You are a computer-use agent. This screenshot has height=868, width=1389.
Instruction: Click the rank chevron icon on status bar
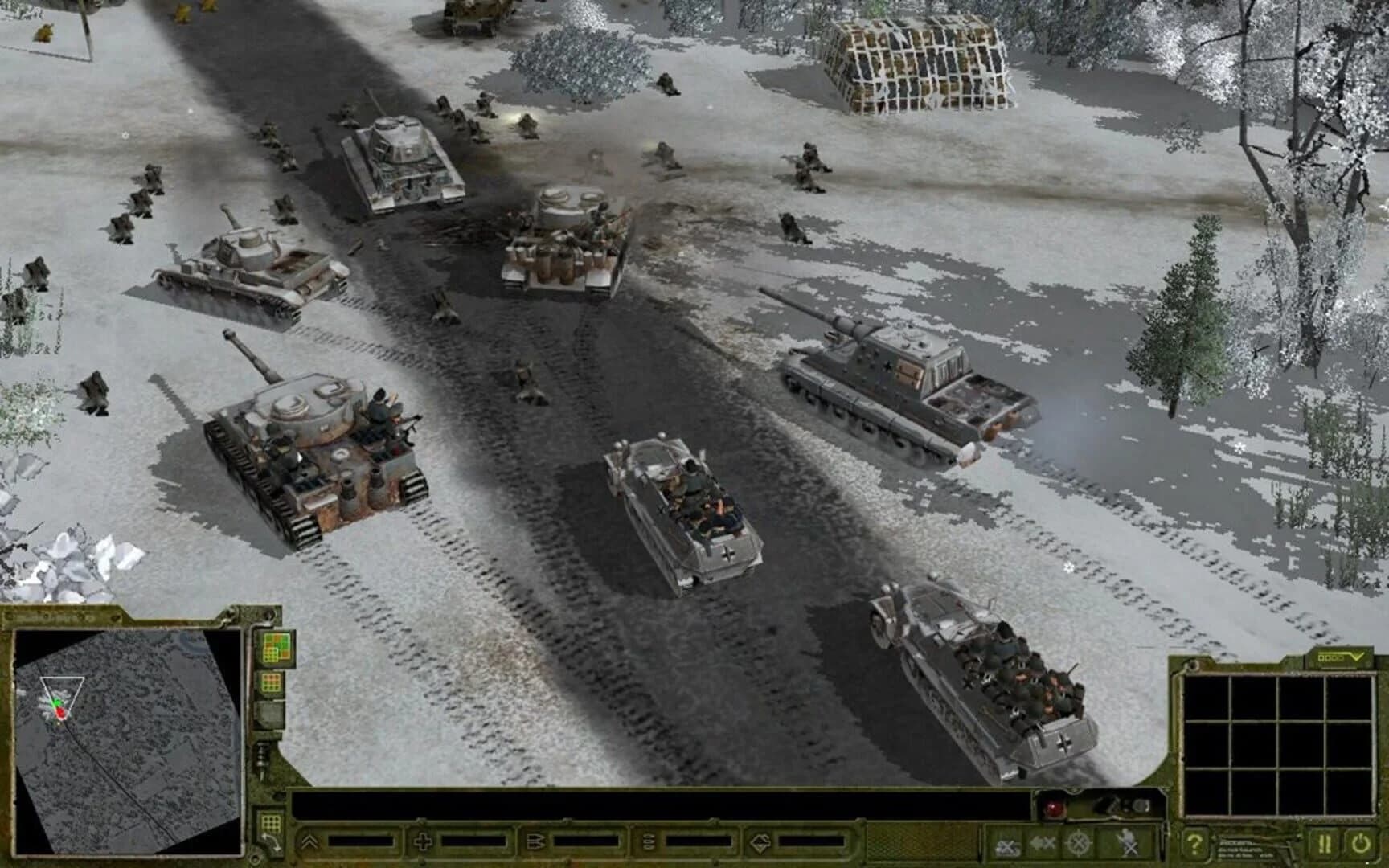coord(310,841)
